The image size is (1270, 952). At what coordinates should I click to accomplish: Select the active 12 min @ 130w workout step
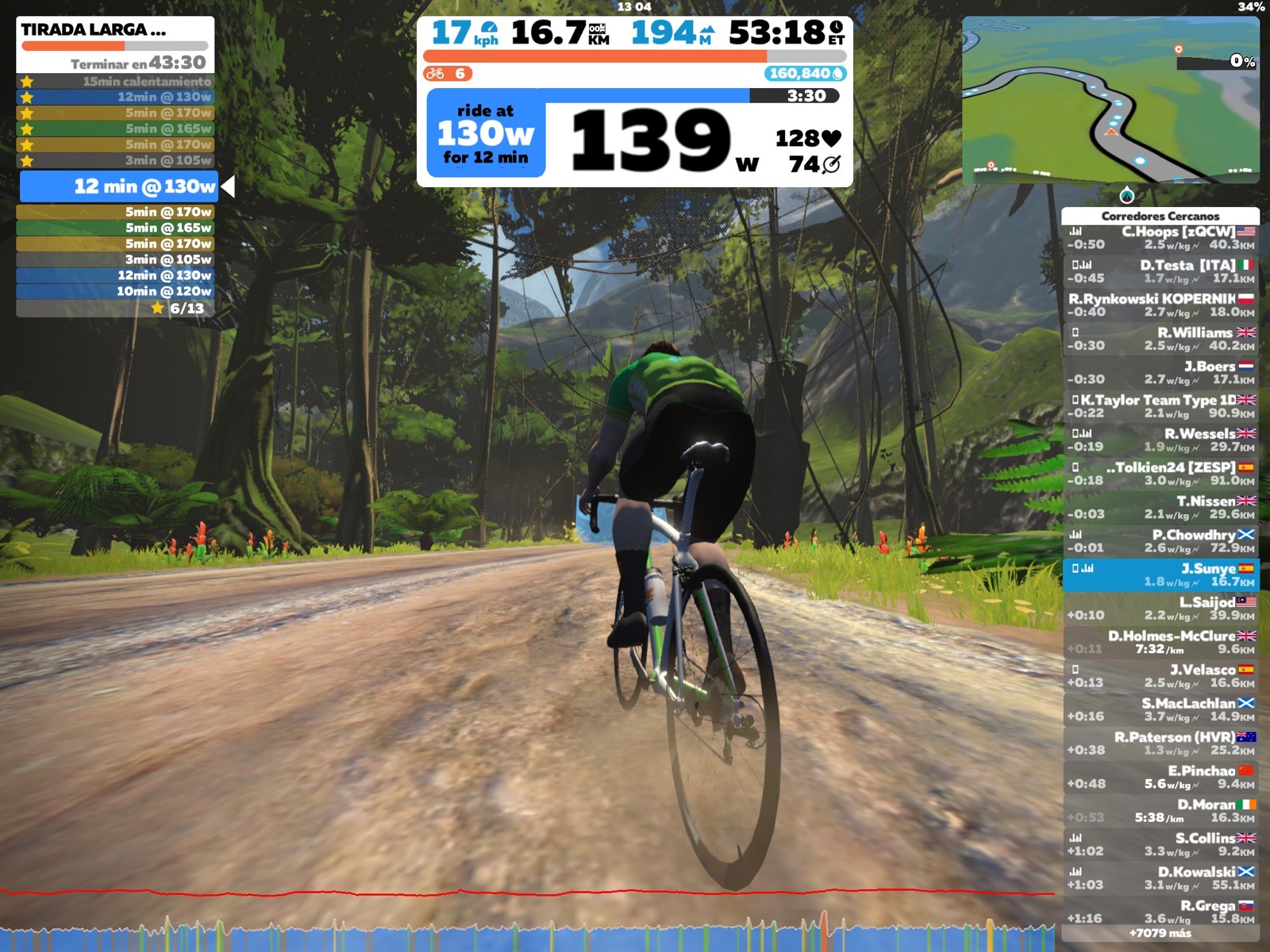coord(127,186)
